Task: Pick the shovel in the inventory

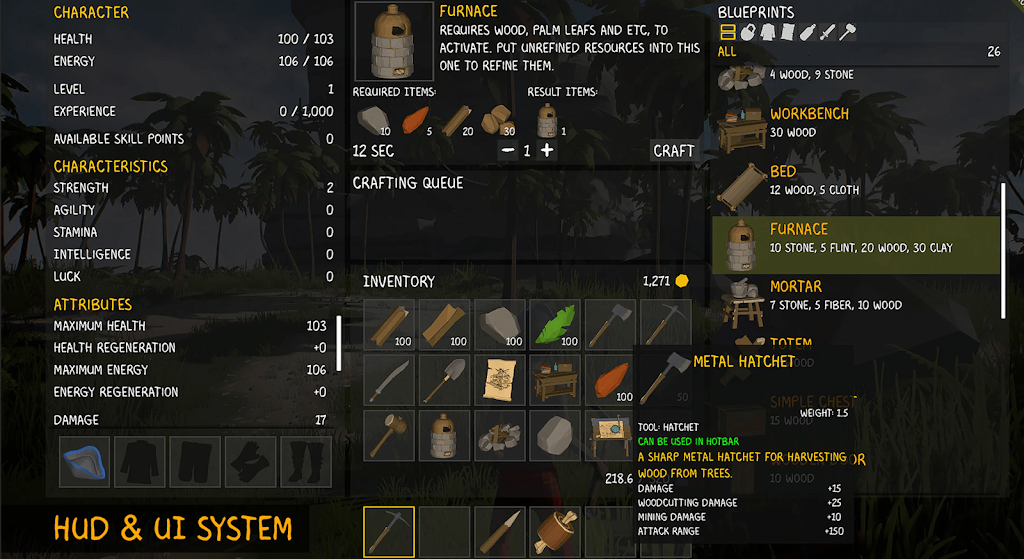Action: [445, 380]
